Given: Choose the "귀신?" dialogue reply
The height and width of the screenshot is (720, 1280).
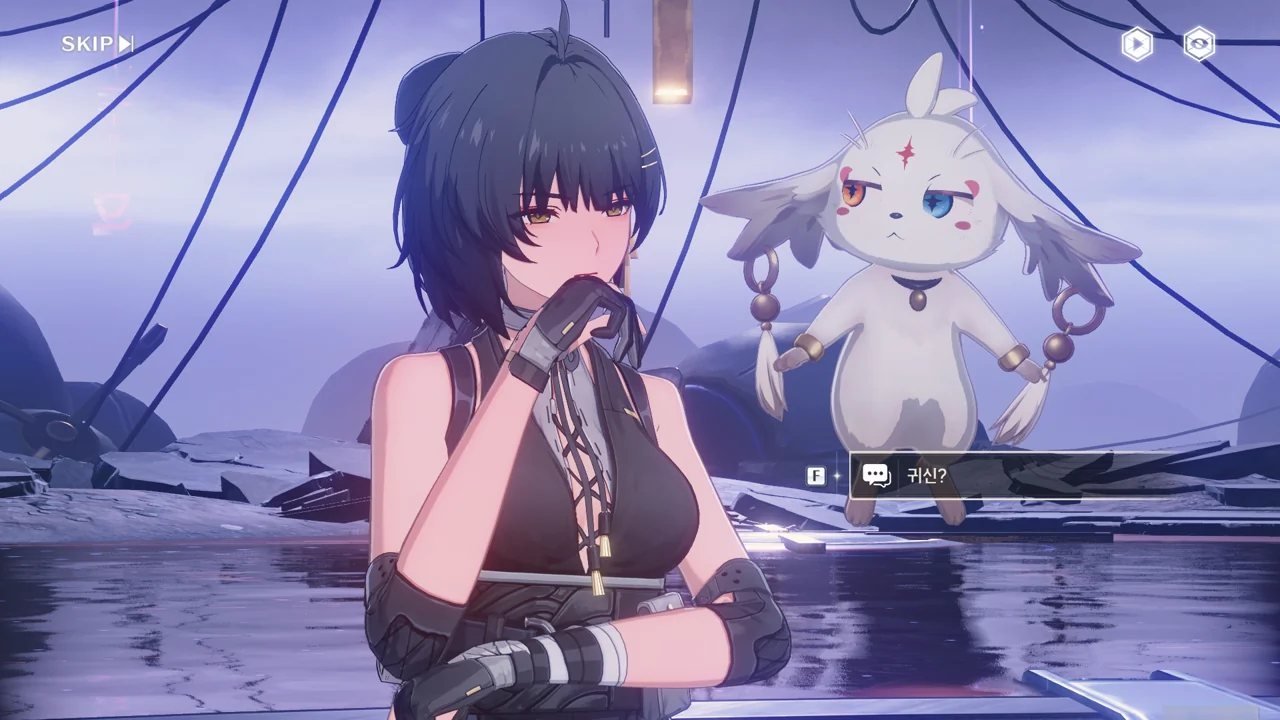Looking at the screenshot, I should click(1000, 475).
